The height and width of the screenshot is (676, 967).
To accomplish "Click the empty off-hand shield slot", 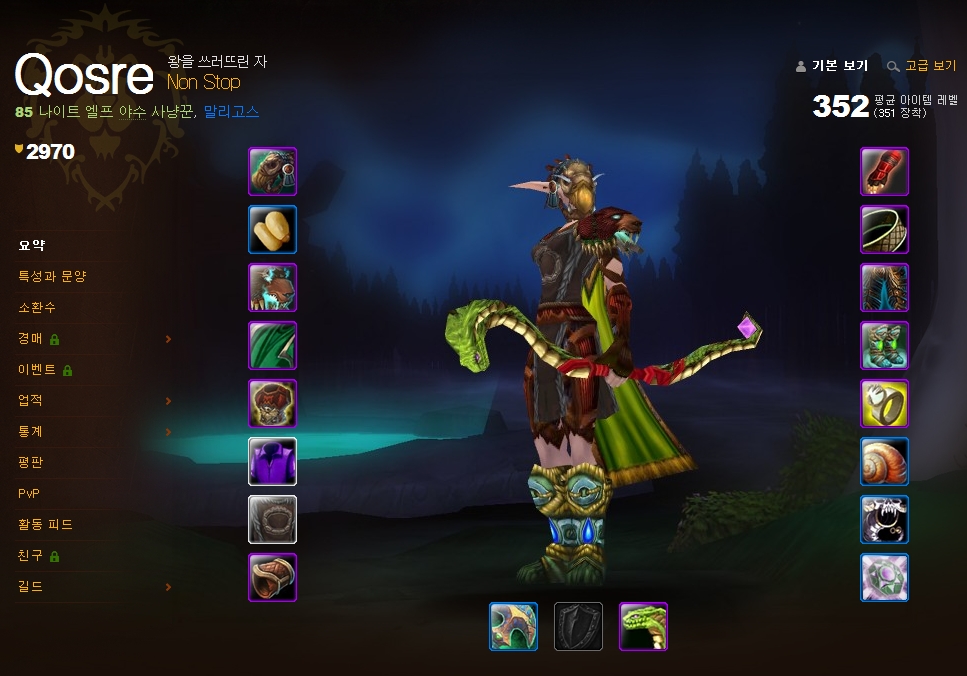I will [579, 627].
